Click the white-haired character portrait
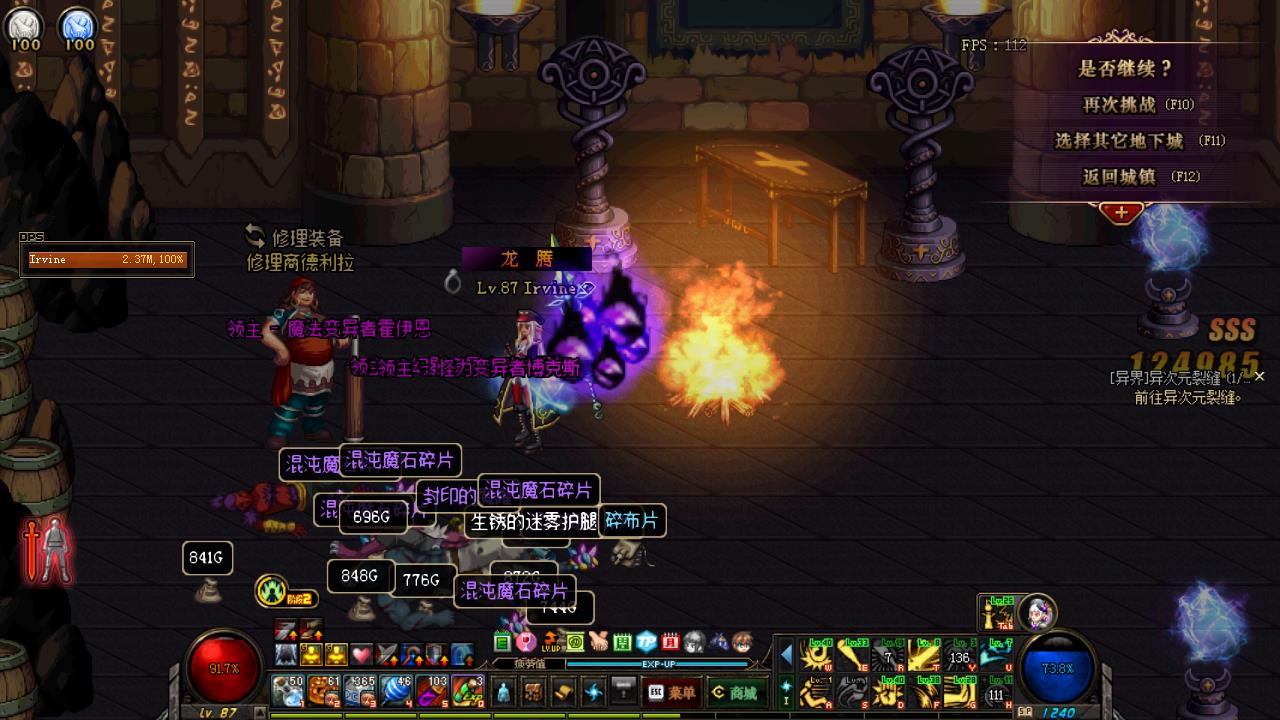This screenshot has height=720, width=1280. (1039, 612)
